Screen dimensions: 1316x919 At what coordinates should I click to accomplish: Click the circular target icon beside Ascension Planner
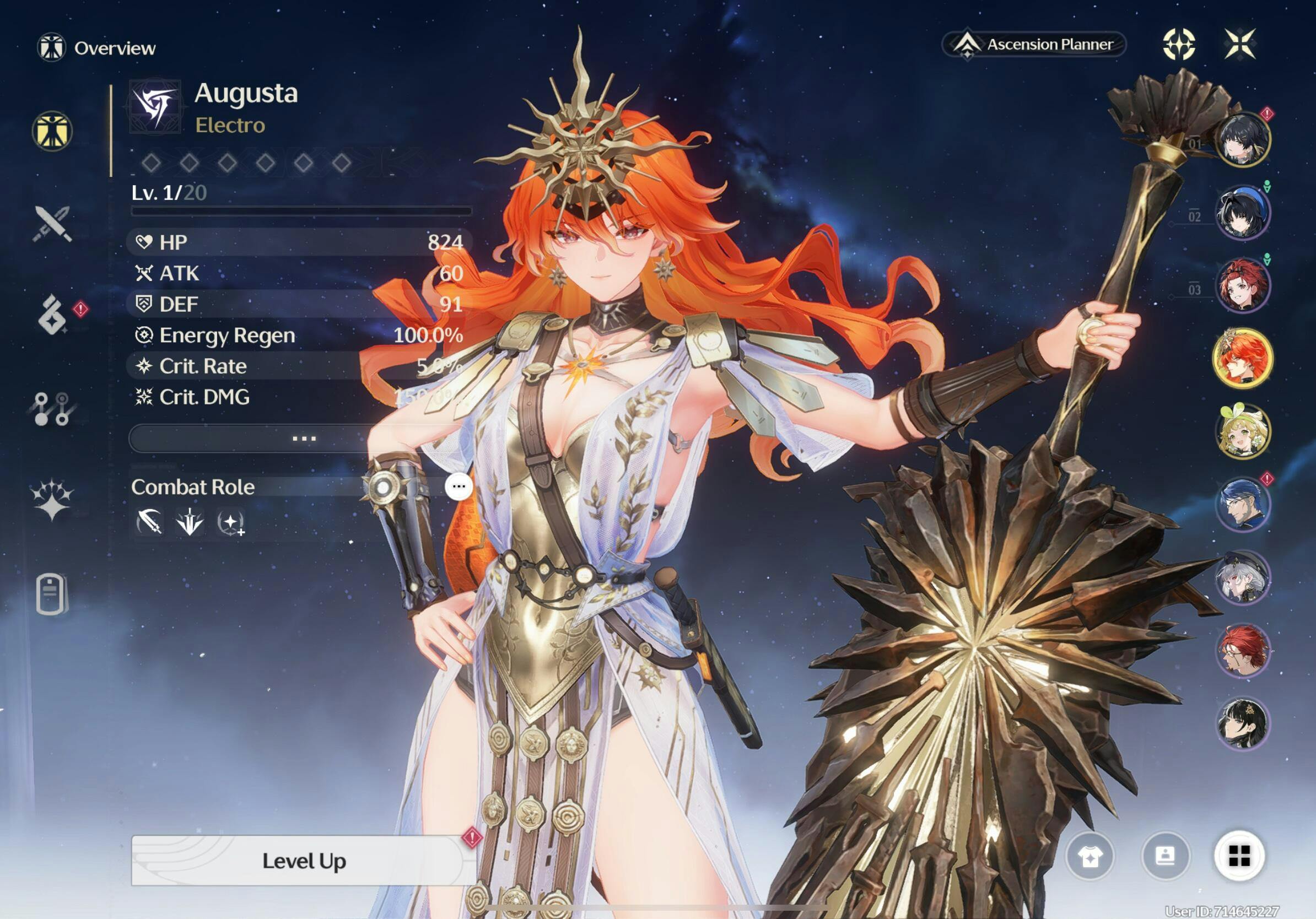point(1179,44)
